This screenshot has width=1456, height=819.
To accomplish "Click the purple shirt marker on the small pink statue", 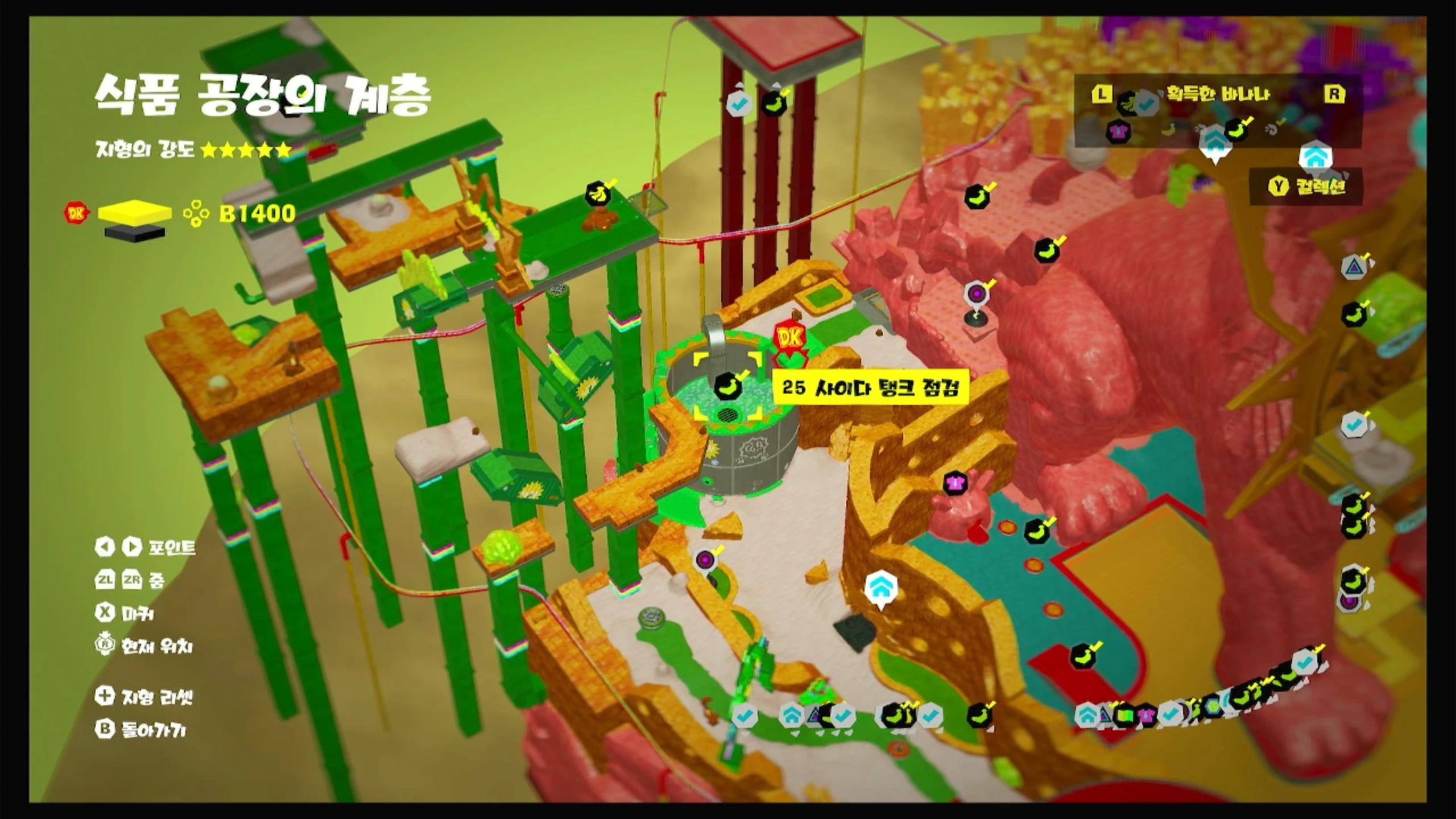I will coord(955,483).
